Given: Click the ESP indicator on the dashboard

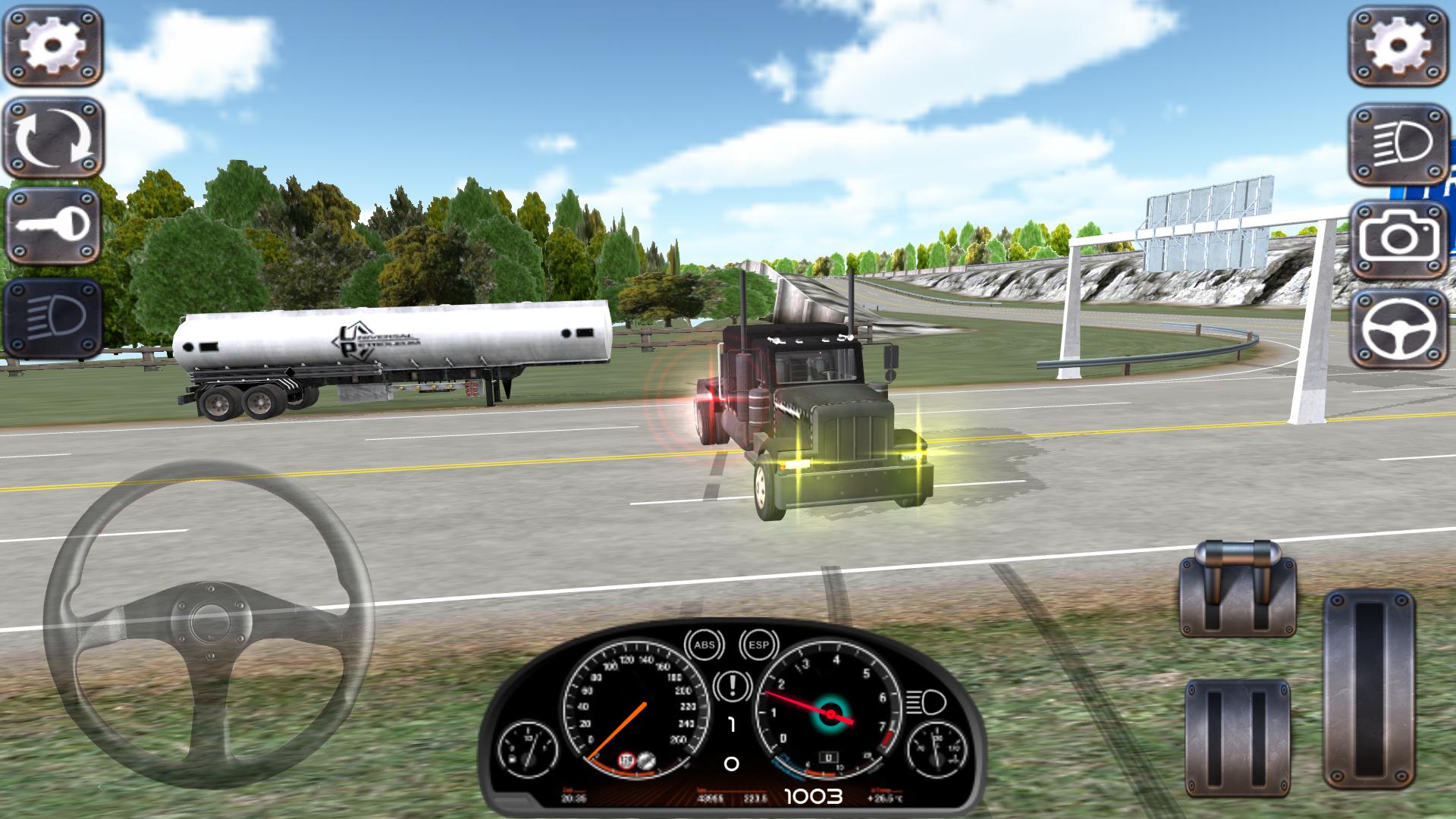Looking at the screenshot, I should (758, 645).
